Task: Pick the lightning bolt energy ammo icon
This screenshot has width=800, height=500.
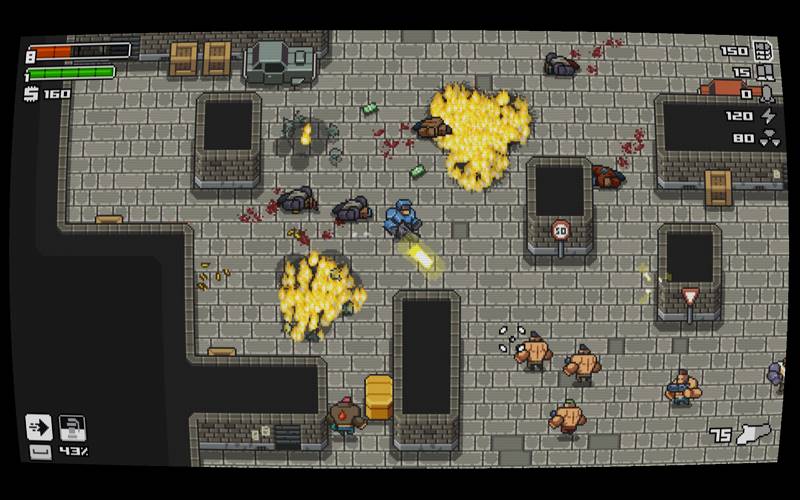Action: coord(767,116)
